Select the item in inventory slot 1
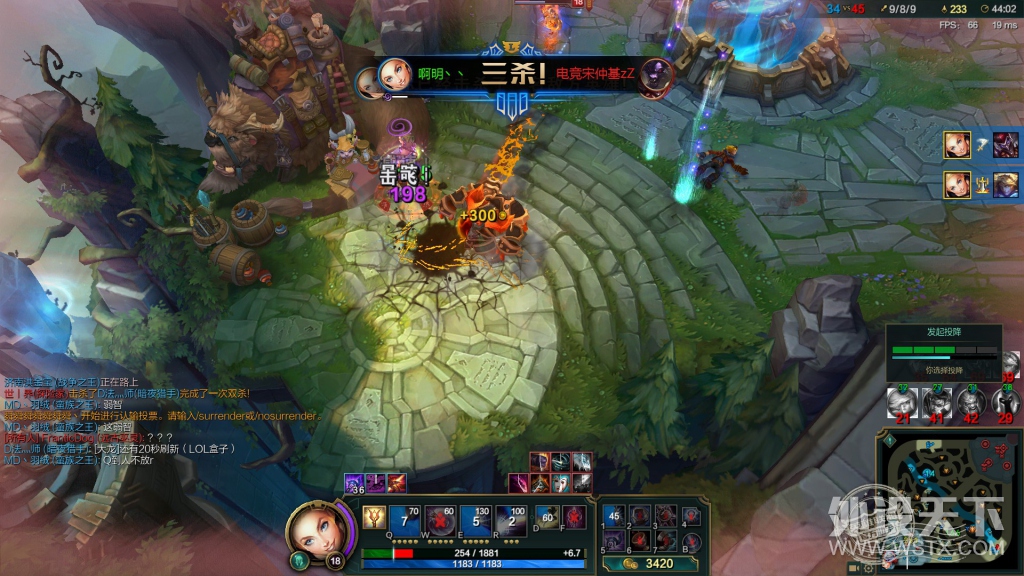The image size is (1024, 576). (x=614, y=516)
